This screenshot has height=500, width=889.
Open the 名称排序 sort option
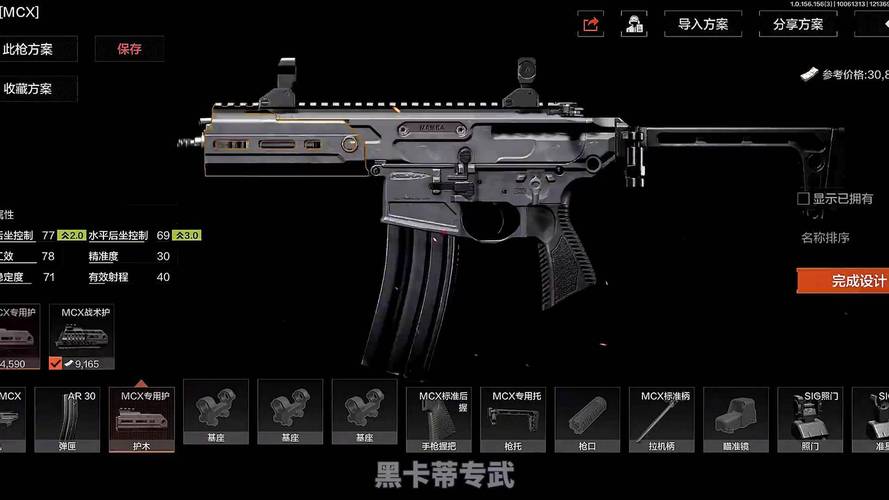coord(825,237)
